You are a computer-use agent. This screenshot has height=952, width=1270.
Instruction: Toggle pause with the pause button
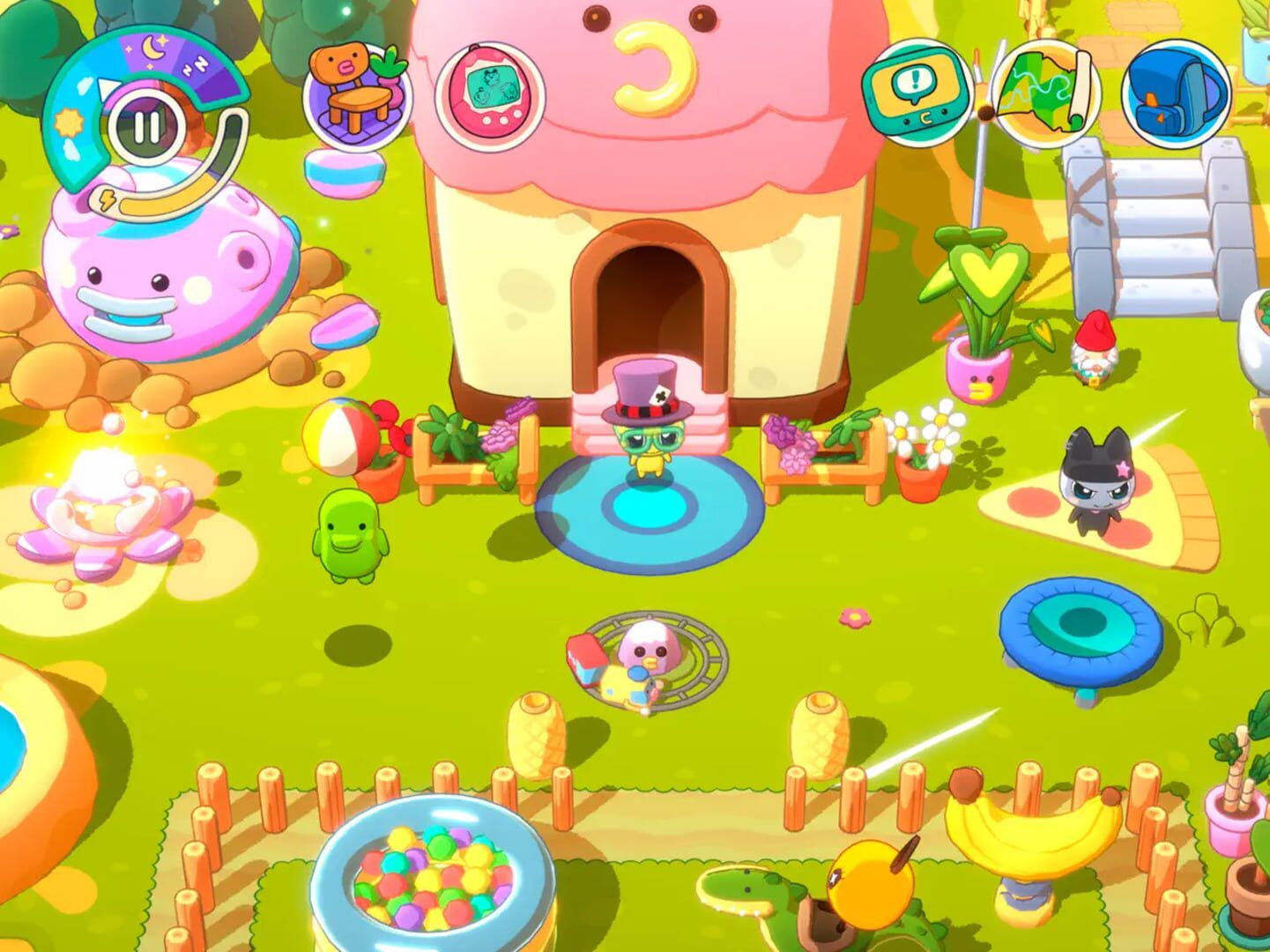coord(147,128)
